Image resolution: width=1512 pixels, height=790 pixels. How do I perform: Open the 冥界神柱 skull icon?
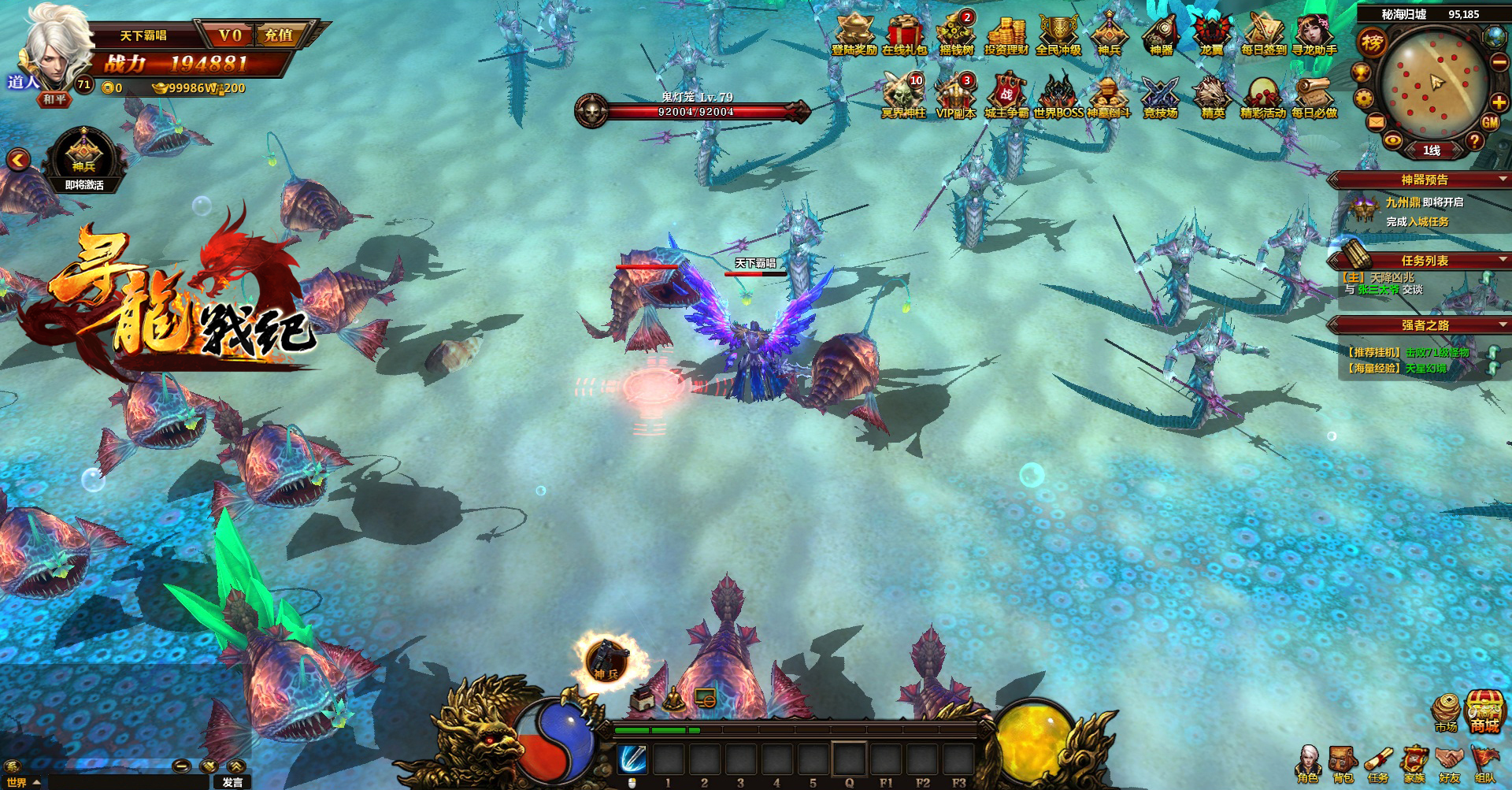(x=903, y=97)
